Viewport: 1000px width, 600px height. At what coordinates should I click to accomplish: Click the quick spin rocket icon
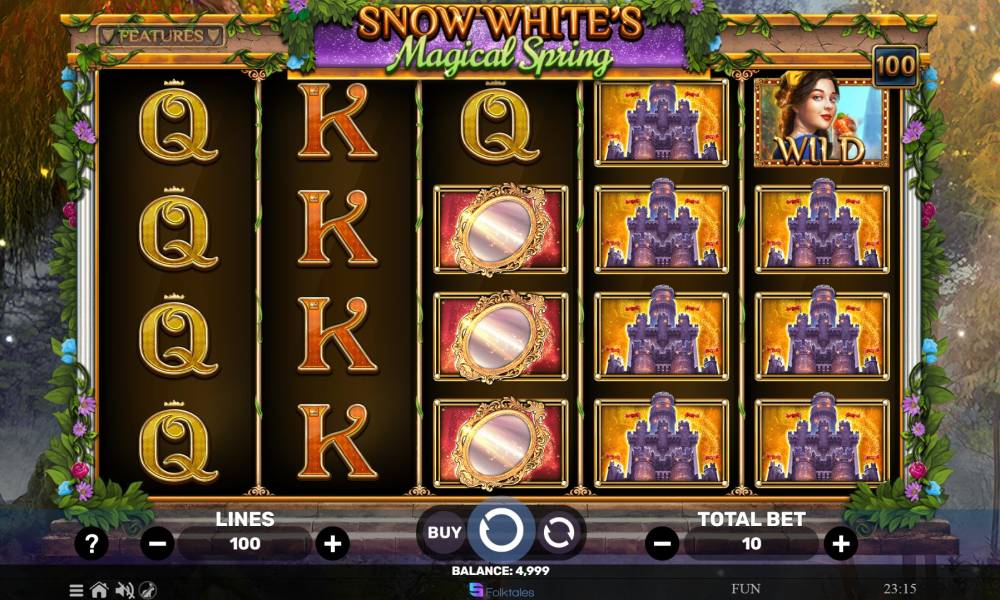[148, 590]
